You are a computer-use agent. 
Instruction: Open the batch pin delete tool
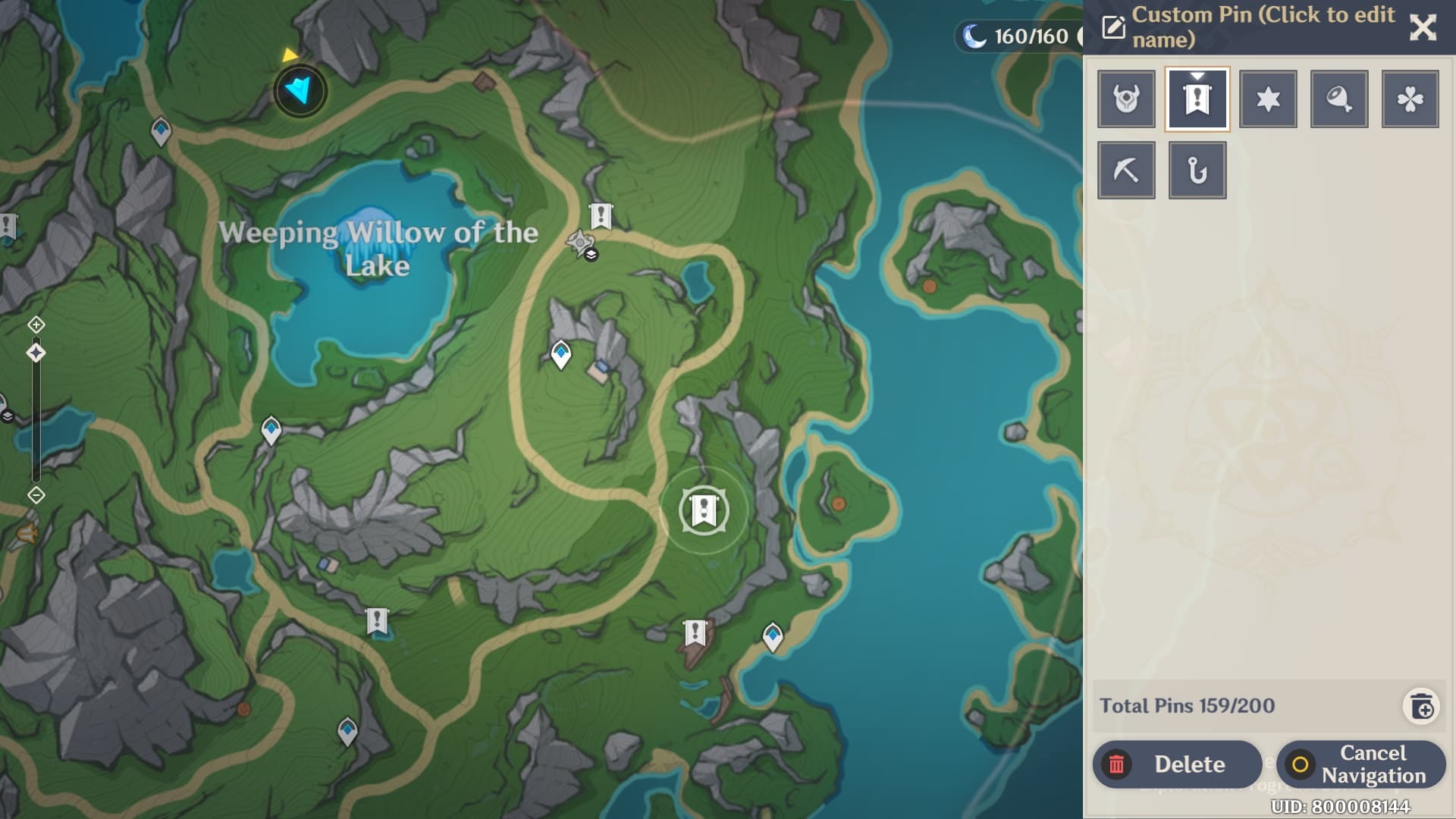coord(1421,707)
